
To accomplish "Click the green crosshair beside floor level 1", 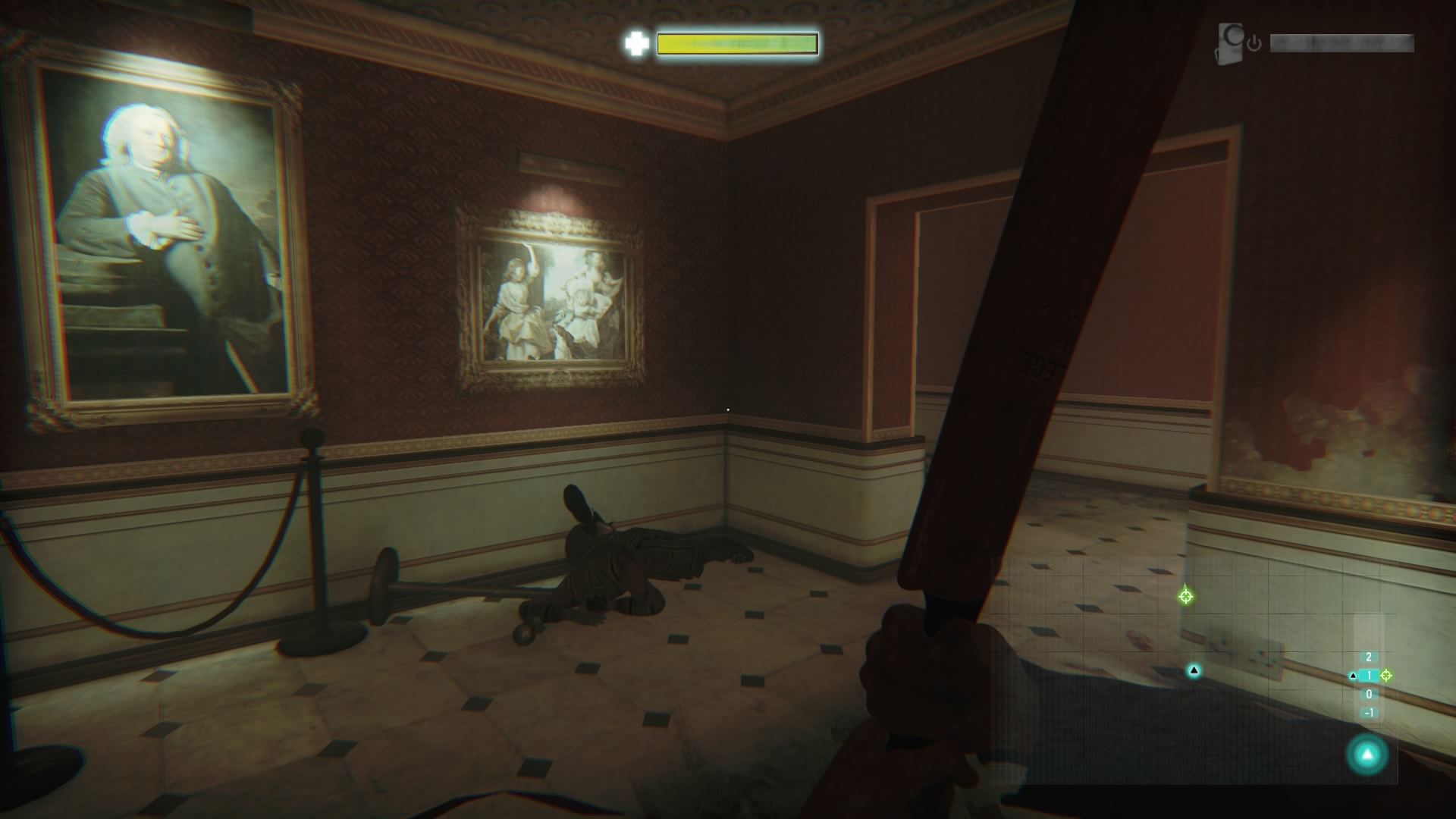I will click(x=1386, y=675).
